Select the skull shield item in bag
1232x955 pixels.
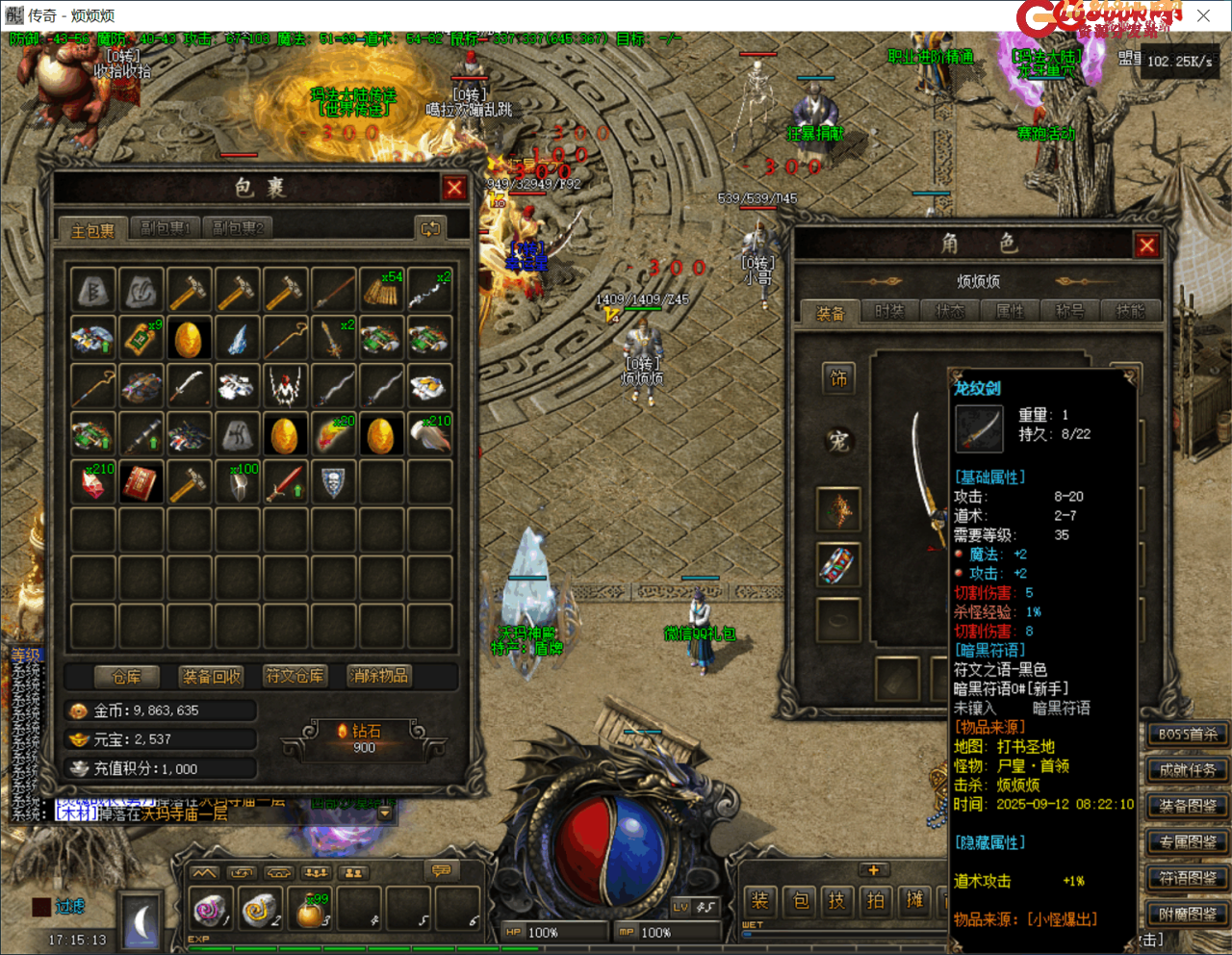tap(333, 482)
